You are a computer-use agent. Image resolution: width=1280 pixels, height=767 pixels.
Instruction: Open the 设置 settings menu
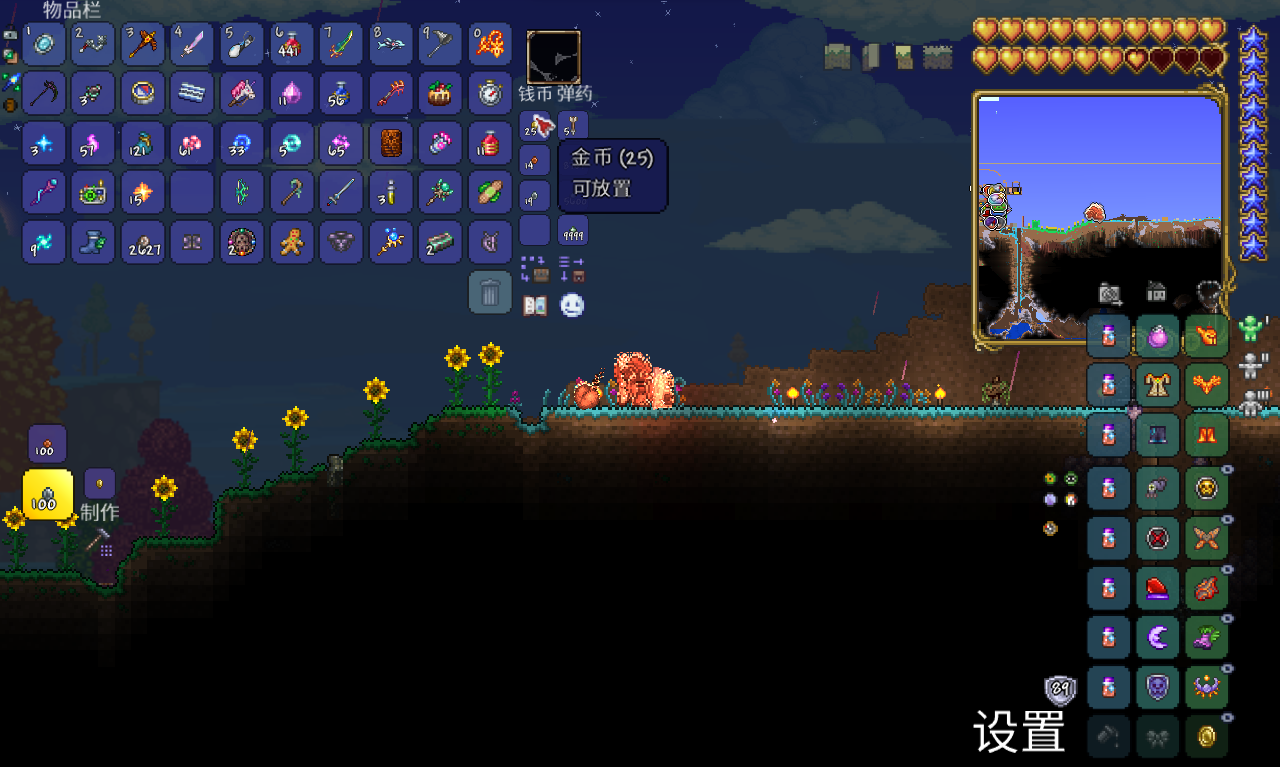point(1019,732)
